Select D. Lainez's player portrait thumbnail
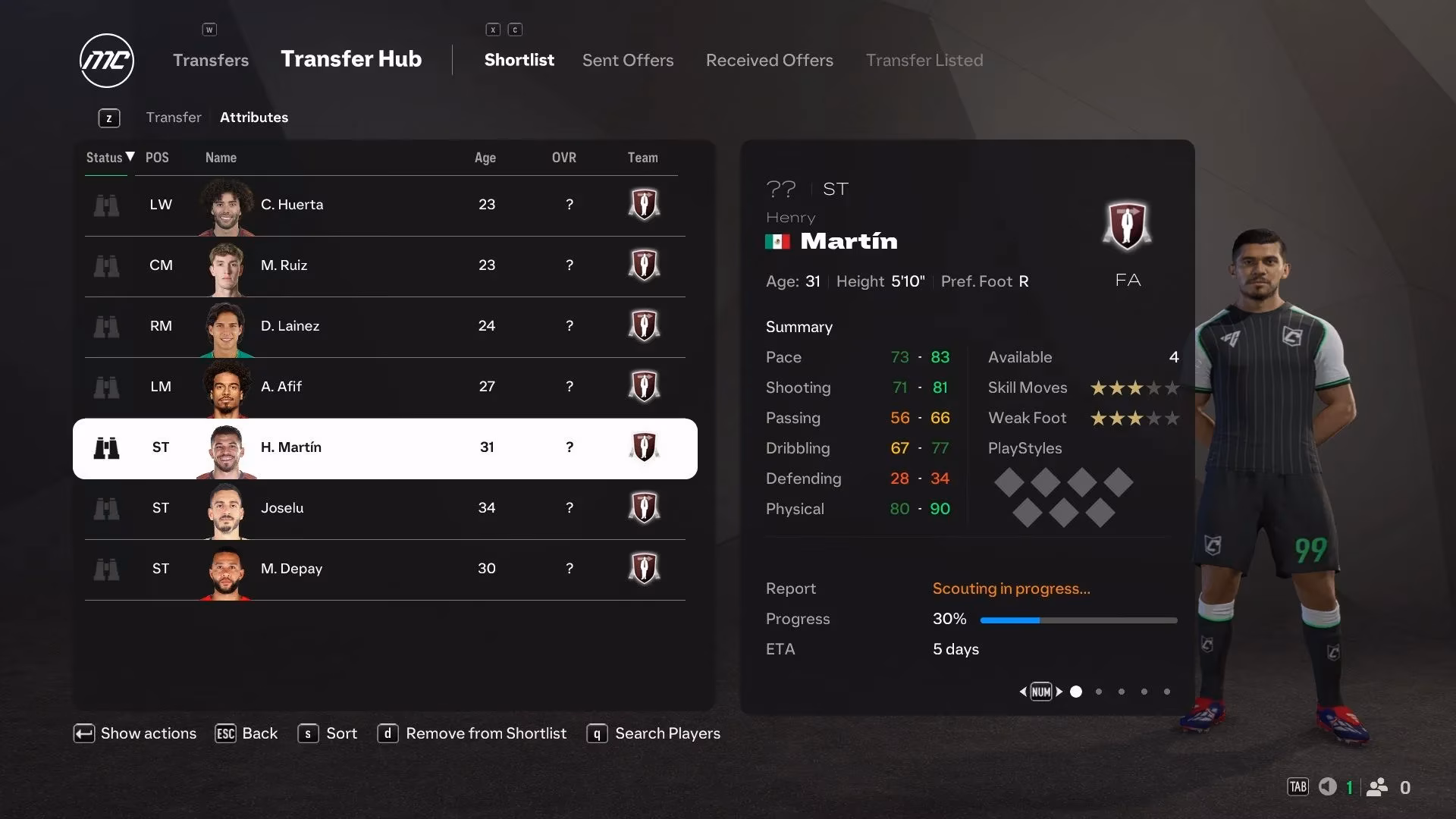Screen dimensions: 1456x819 (x=224, y=326)
